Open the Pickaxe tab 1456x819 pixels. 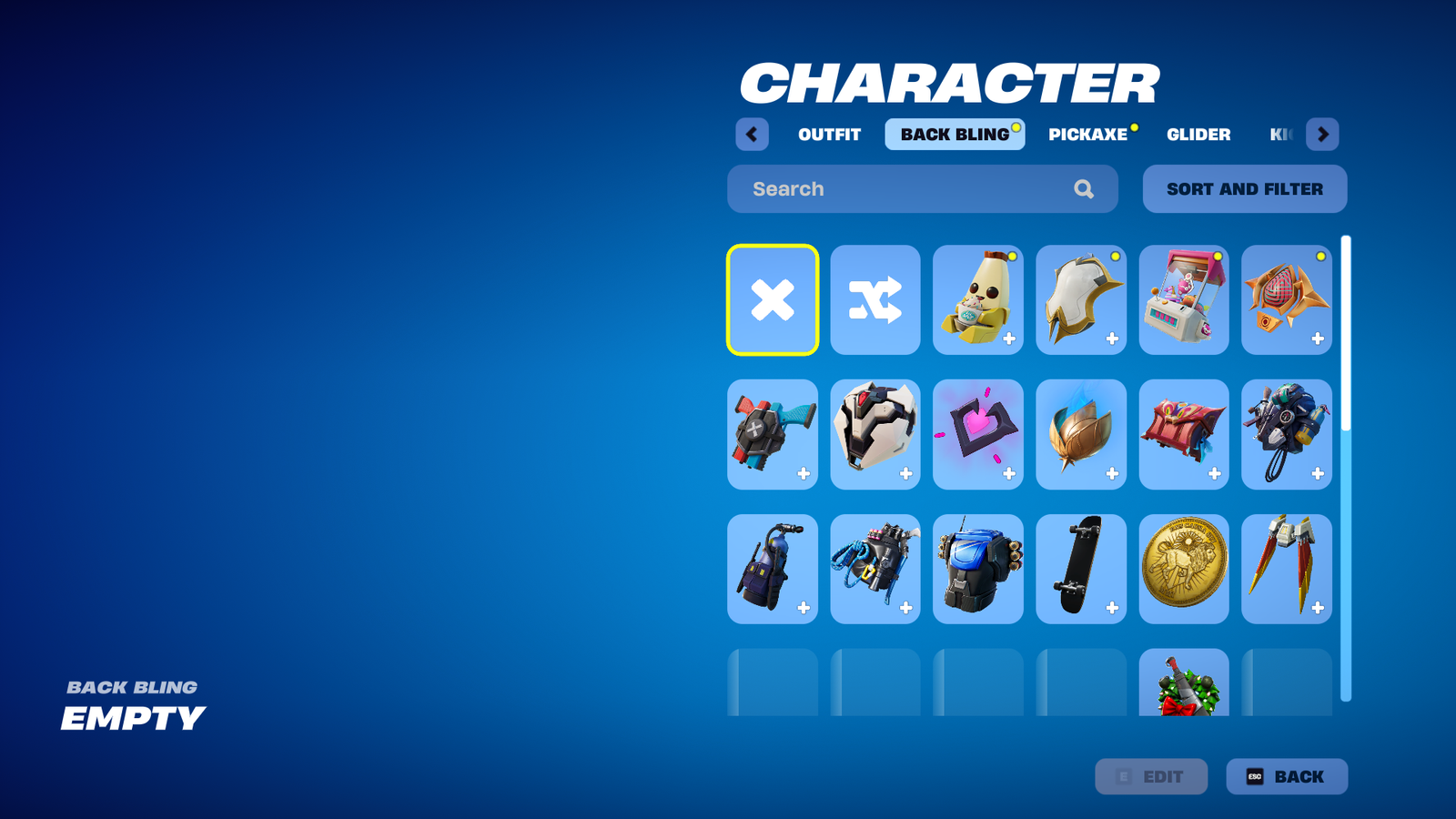coord(1087,135)
